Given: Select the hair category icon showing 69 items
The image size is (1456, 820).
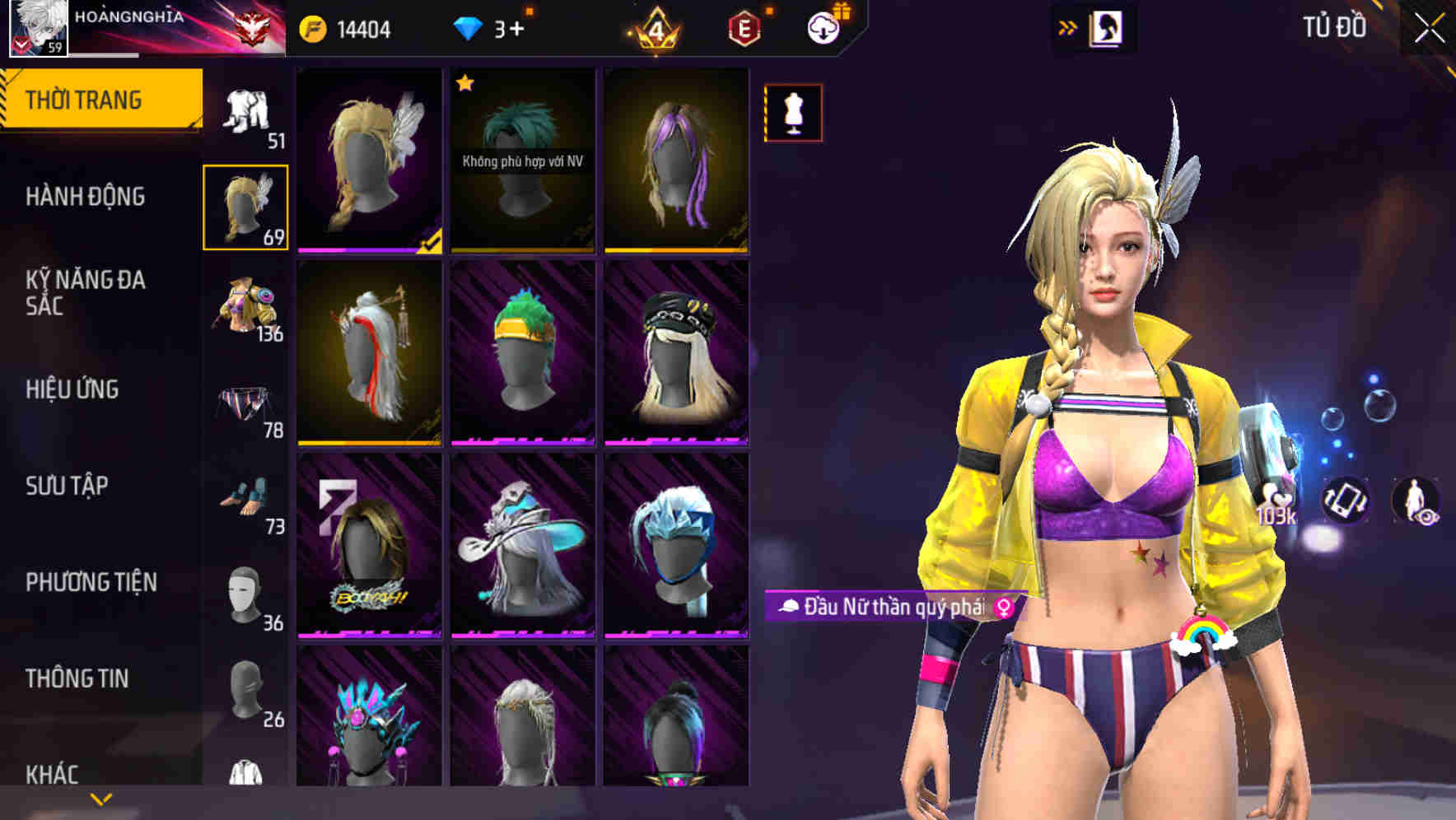Looking at the screenshot, I should pyautogui.click(x=245, y=206).
